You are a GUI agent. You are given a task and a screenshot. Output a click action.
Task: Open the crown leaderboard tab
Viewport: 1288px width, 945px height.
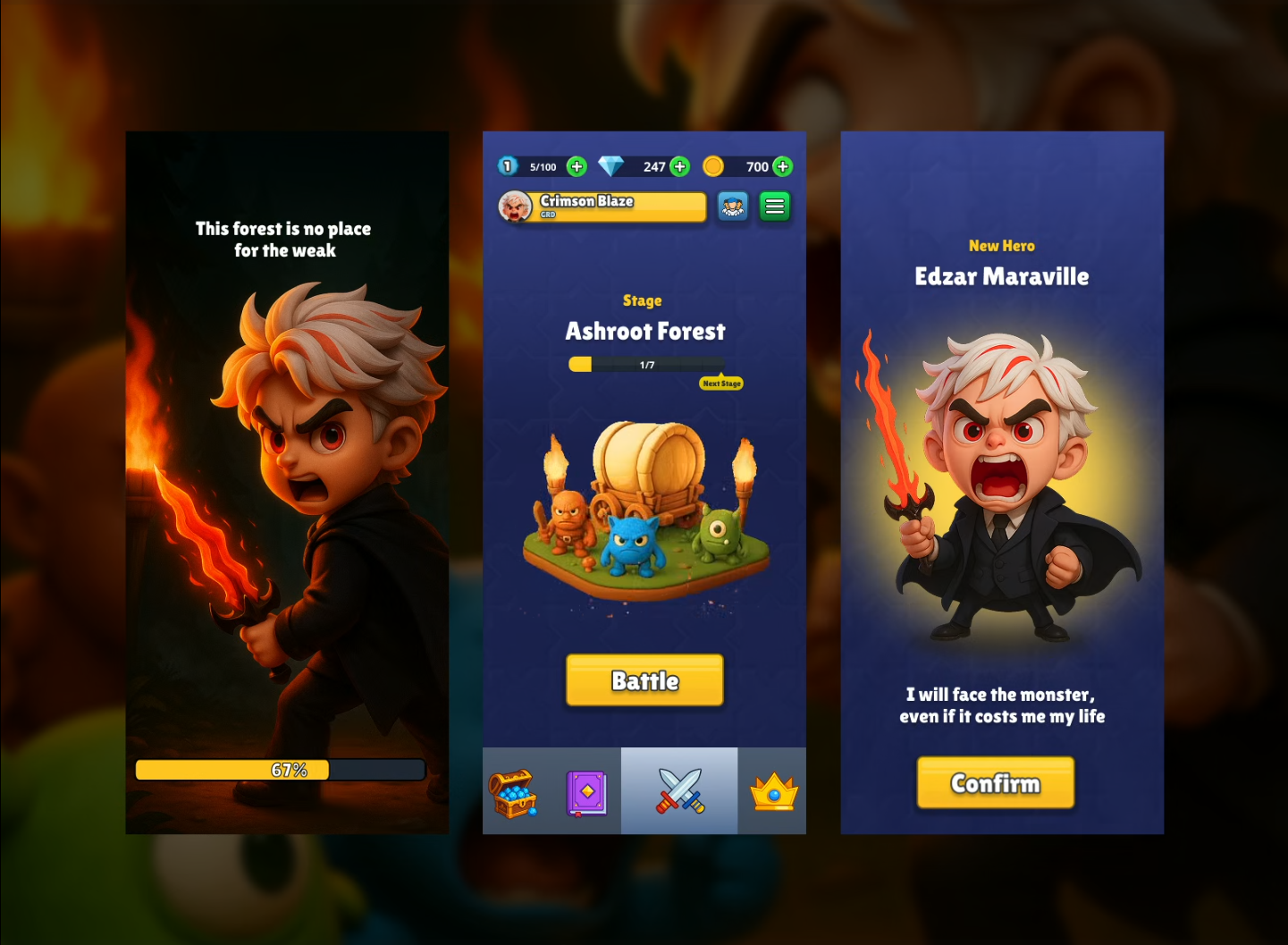coord(770,790)
